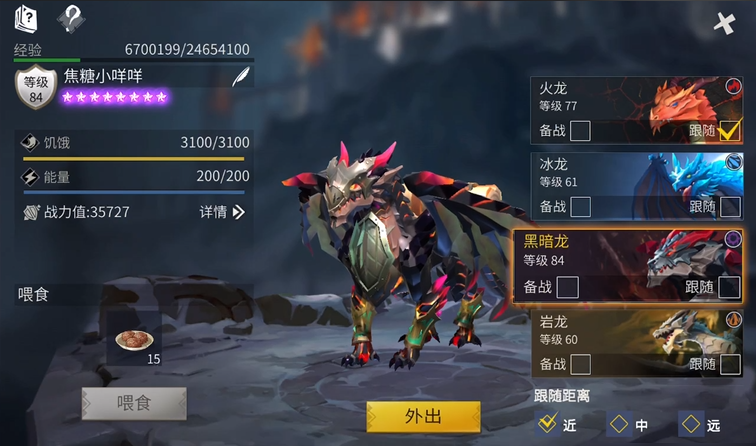
Task: Select the food item with 15 count
Action: (x=133, y=341)
